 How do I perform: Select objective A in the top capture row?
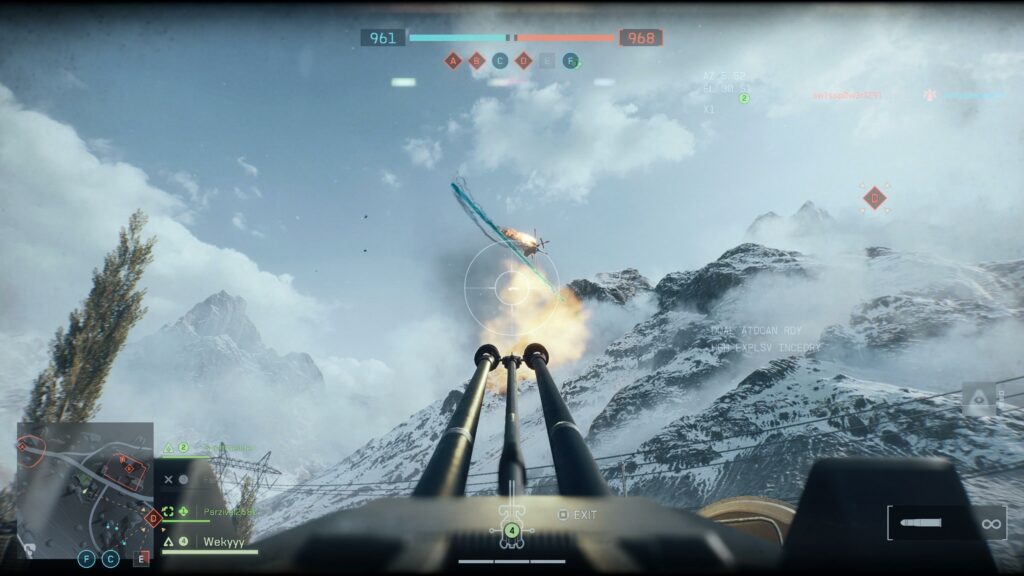click(x=453, y=61)
